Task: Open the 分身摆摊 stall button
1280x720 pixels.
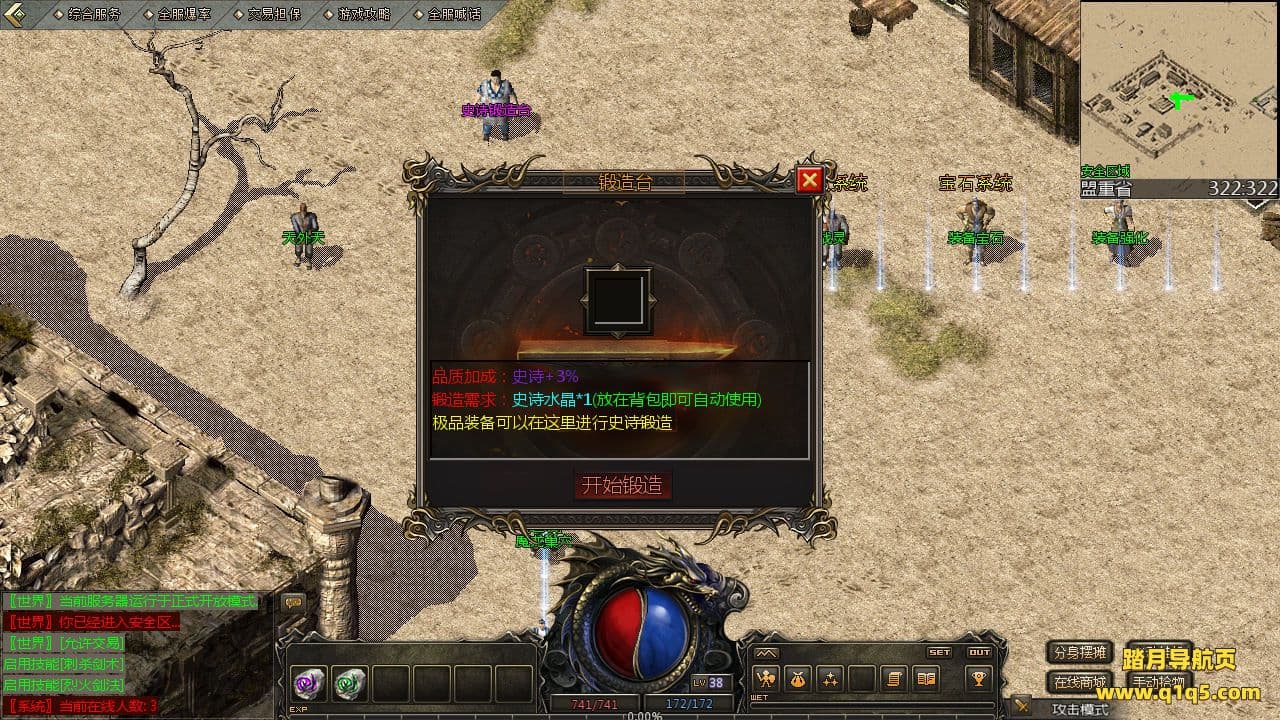Action: [1079, 652]
